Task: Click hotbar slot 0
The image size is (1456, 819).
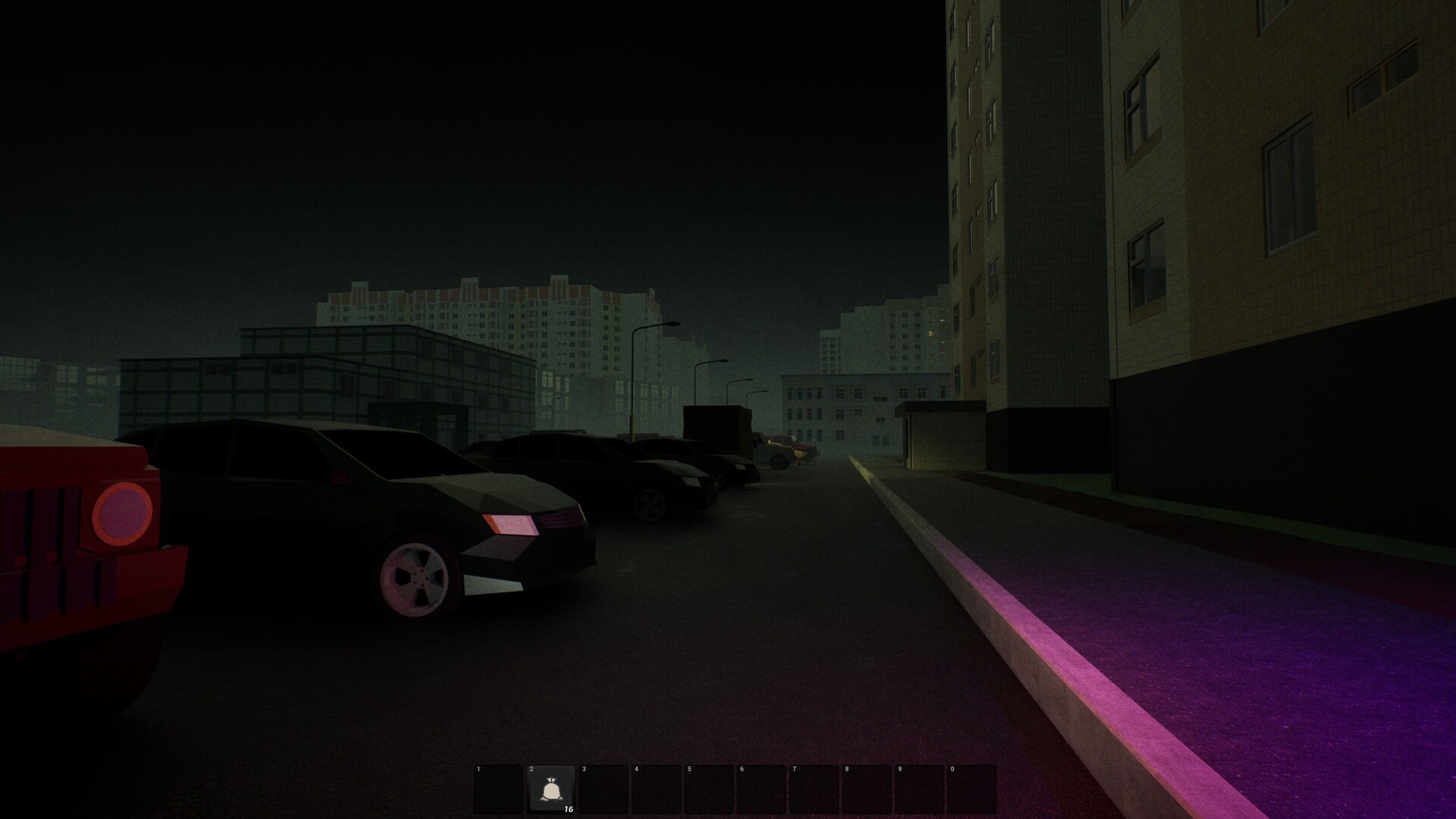Action: [974, 789]
